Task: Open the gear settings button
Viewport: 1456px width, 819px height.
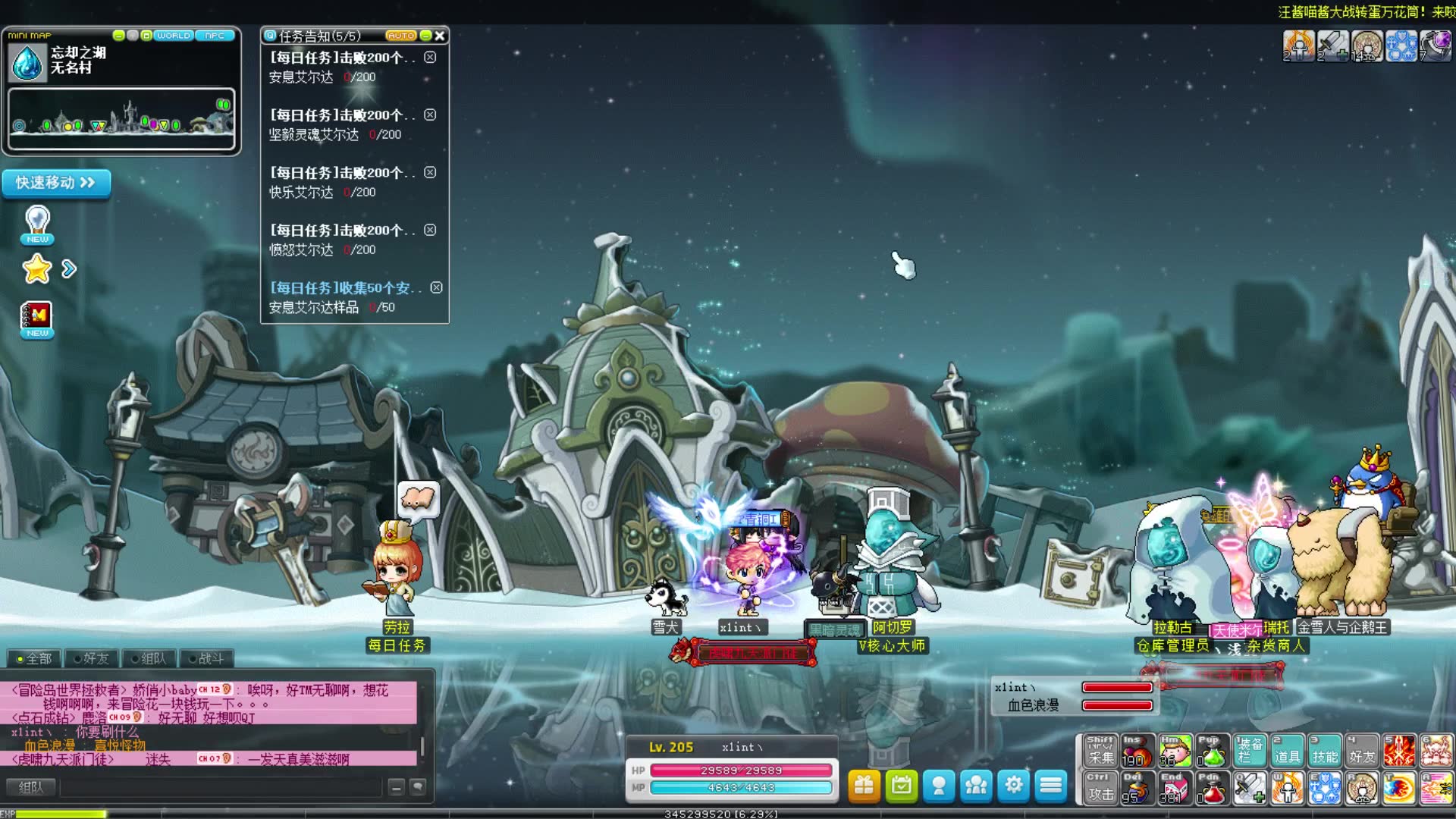Action: tap(1013, 786)
